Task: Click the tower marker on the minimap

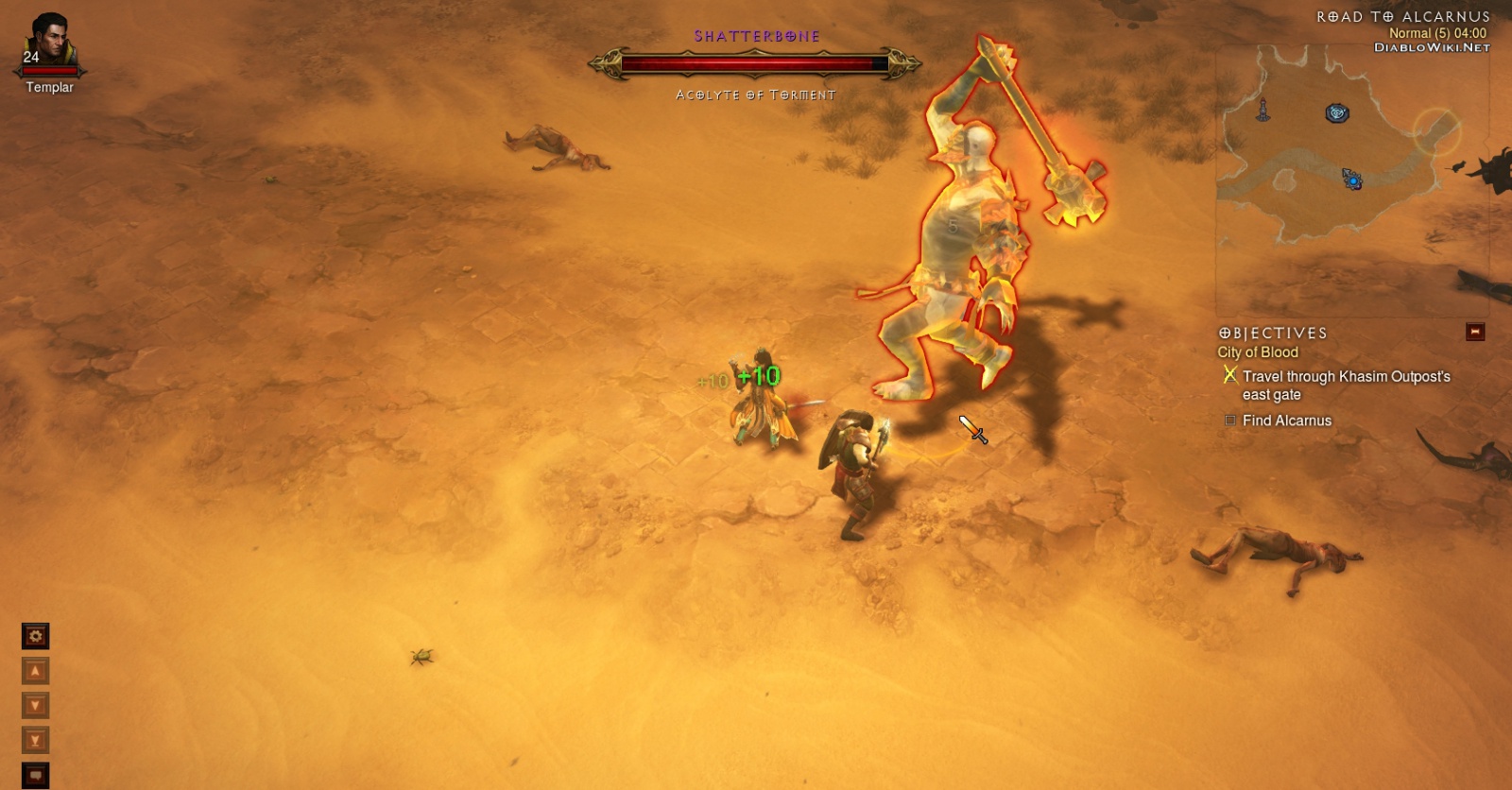Action: tap(1263, 111)
